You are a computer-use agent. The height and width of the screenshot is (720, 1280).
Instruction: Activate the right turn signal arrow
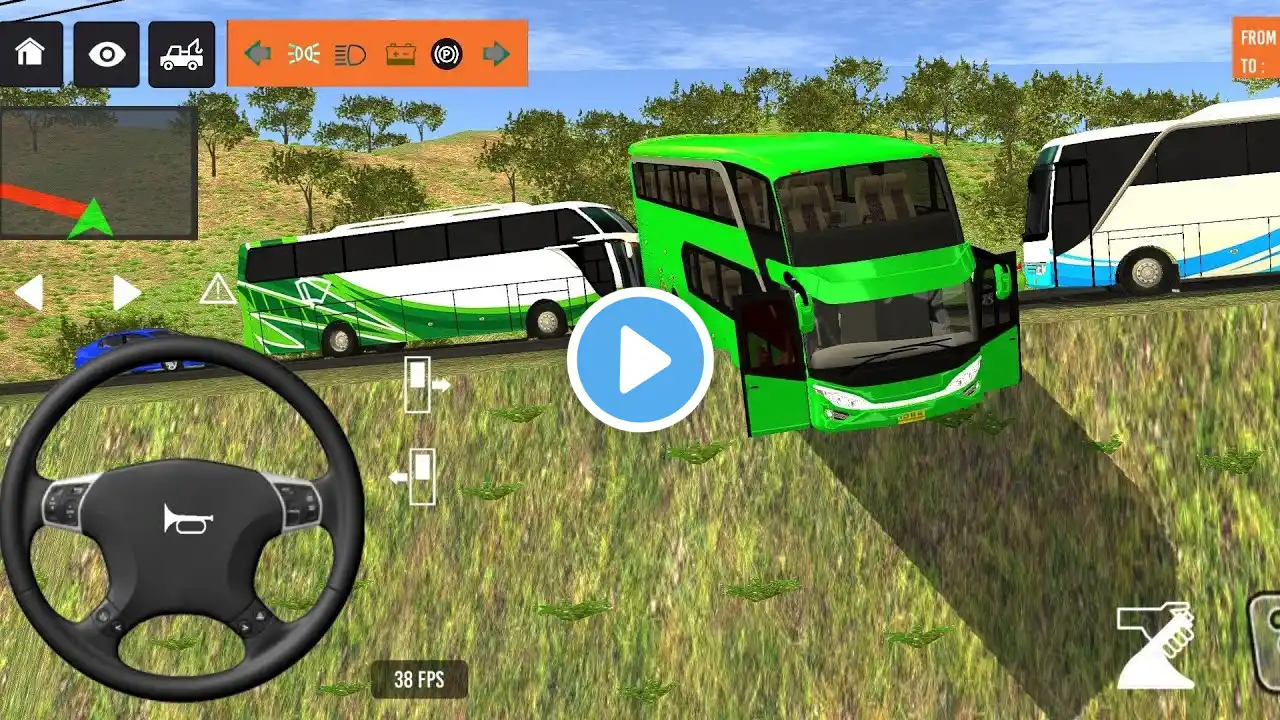coord(496,54)
